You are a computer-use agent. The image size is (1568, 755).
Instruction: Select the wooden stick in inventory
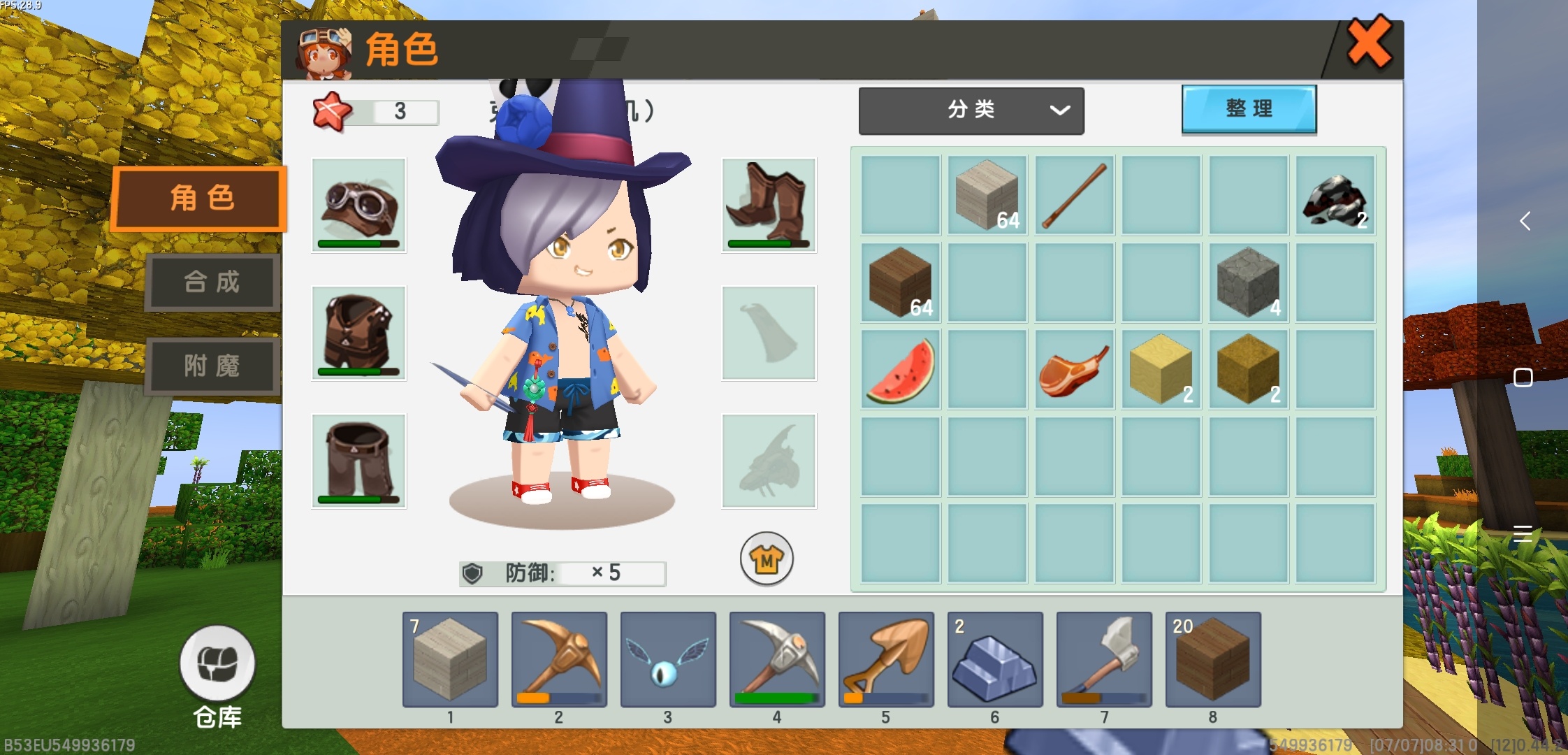[1074, 196]
